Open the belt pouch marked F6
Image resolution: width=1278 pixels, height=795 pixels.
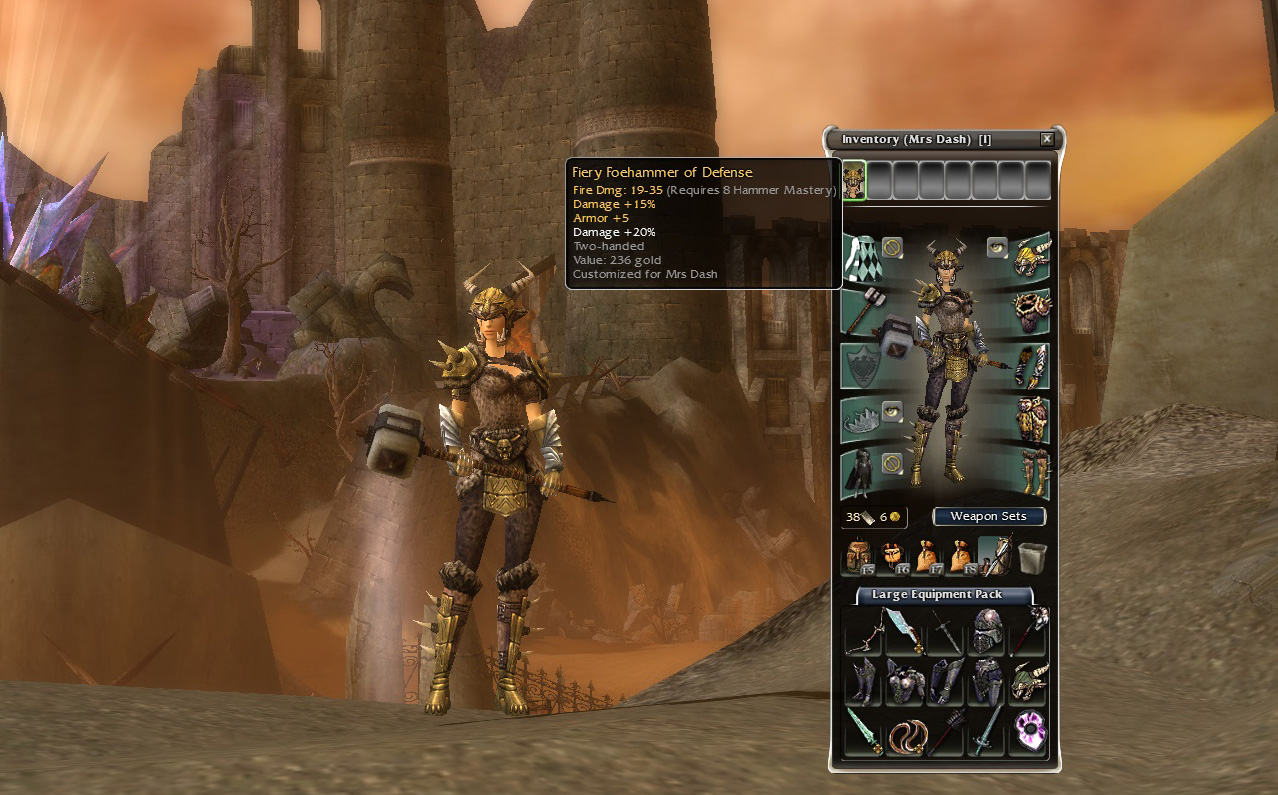coord(892,556)
